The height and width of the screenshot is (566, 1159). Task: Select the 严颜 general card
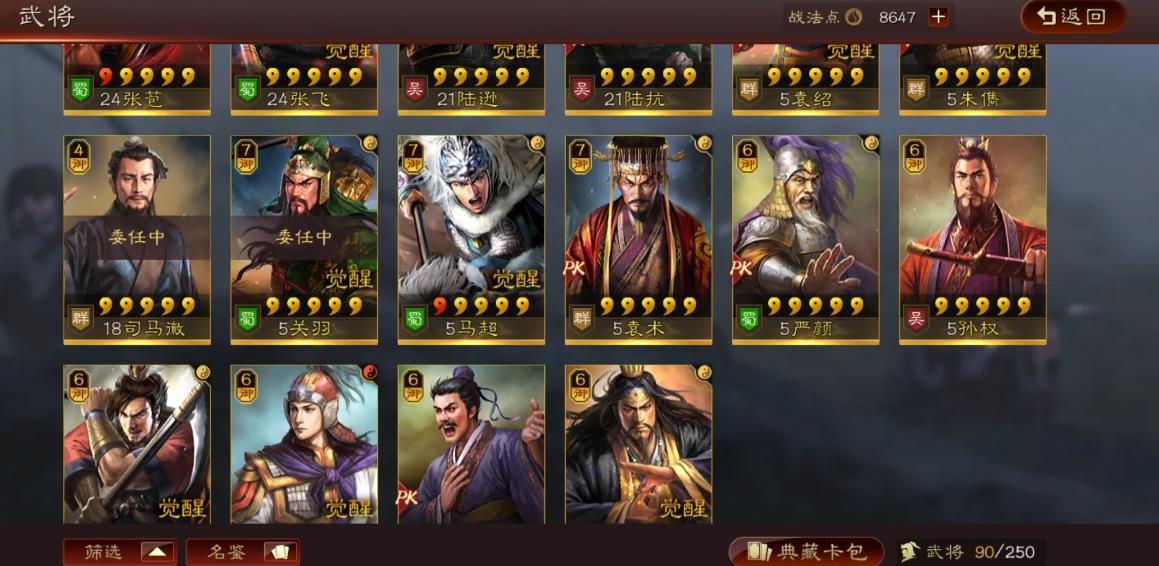pos(805,239)
